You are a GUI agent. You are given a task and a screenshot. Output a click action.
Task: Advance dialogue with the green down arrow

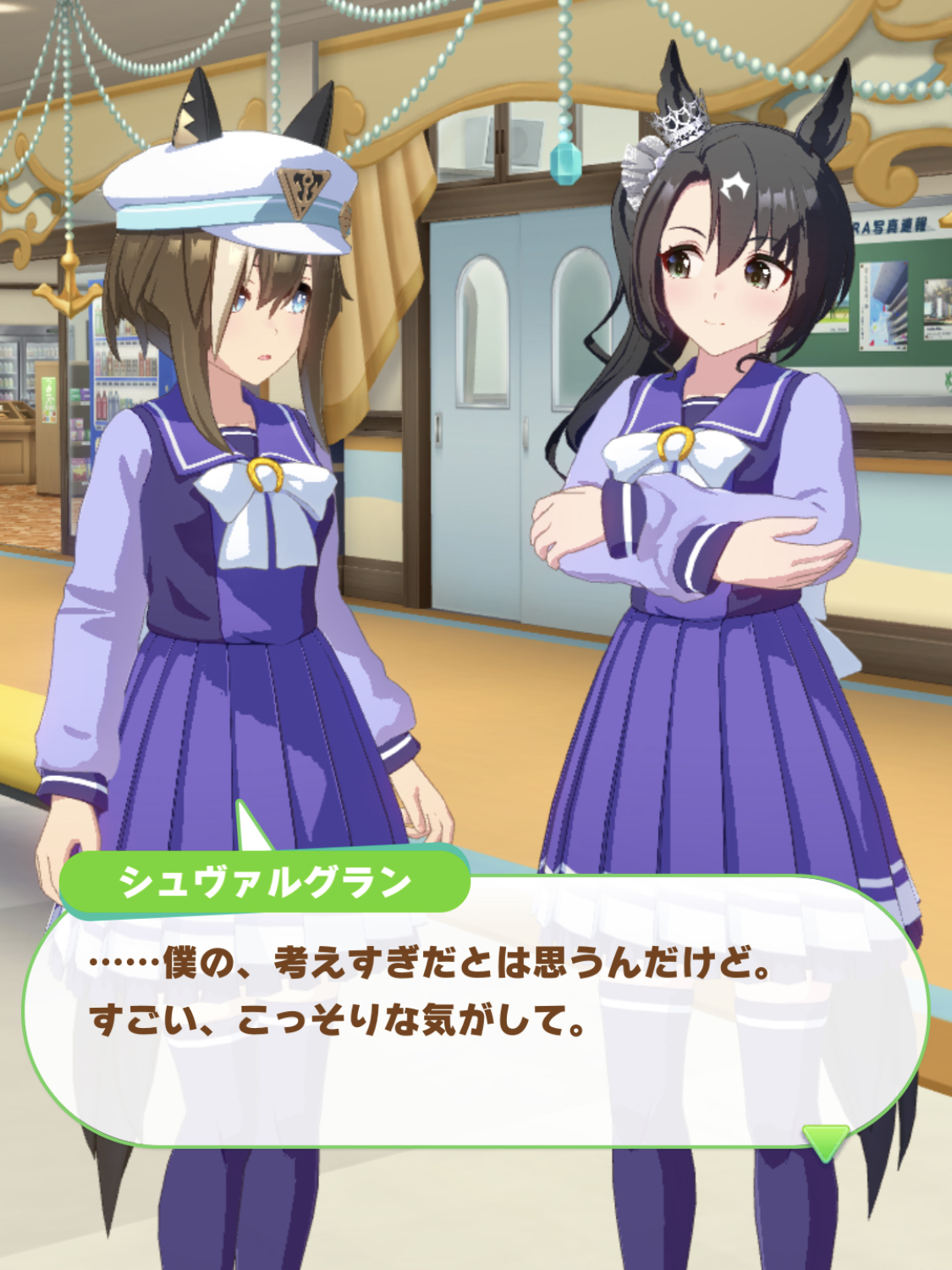click(x=825, y=1141)
